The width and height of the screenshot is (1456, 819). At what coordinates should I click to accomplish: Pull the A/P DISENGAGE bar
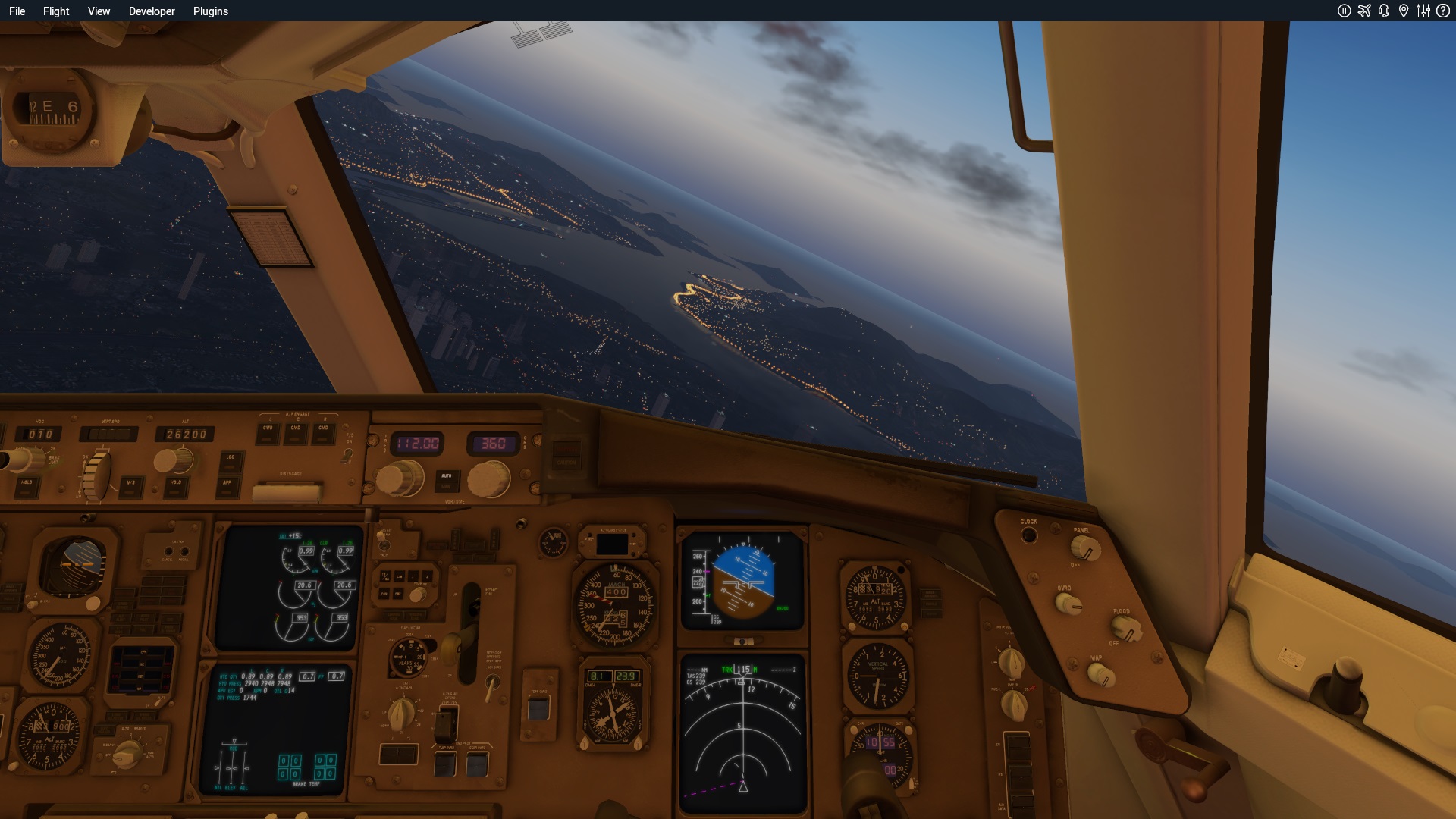[x=289, y=493]
